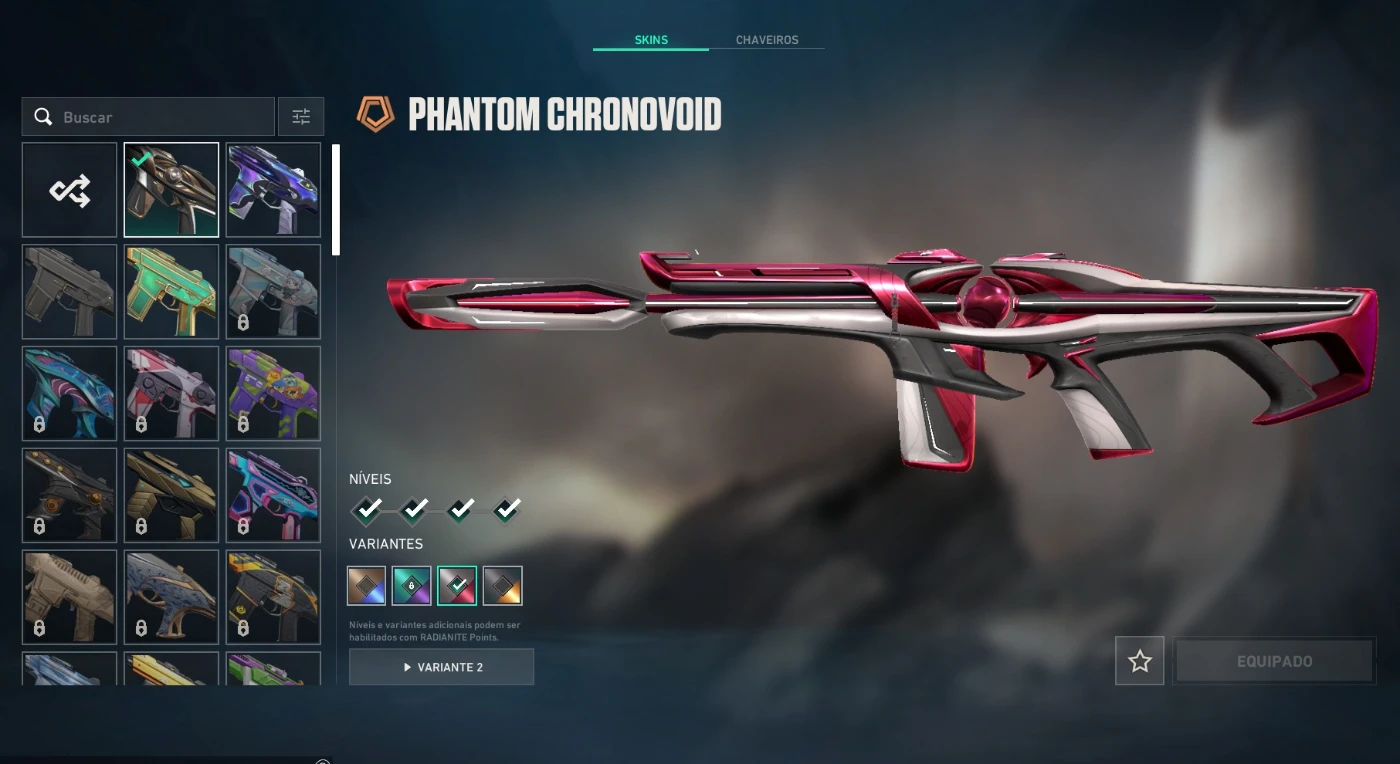This screenshot has width=1400, height=764.
Task: Choose the purple and yellow locked skin
Action: tap(273, 394)
